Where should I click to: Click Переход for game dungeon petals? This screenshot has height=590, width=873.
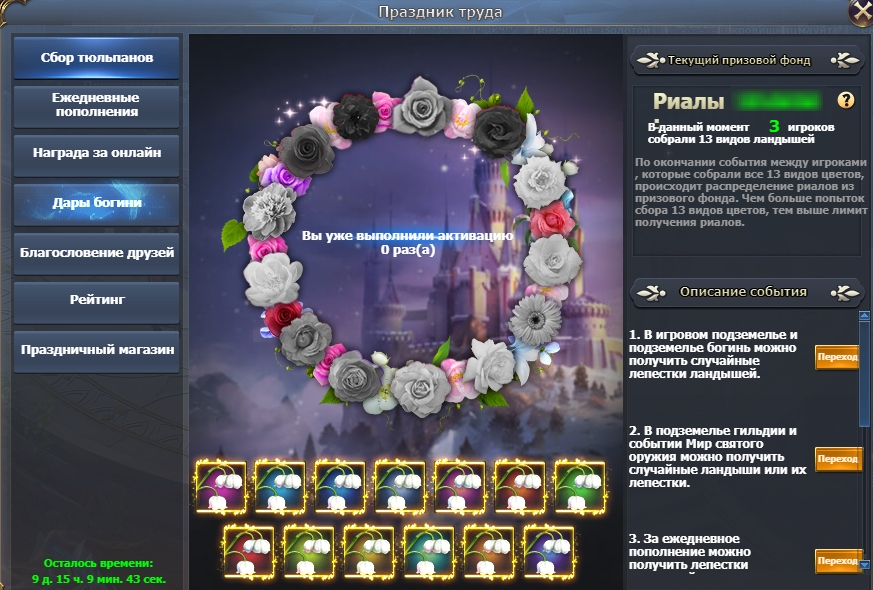tap(837, 357)
